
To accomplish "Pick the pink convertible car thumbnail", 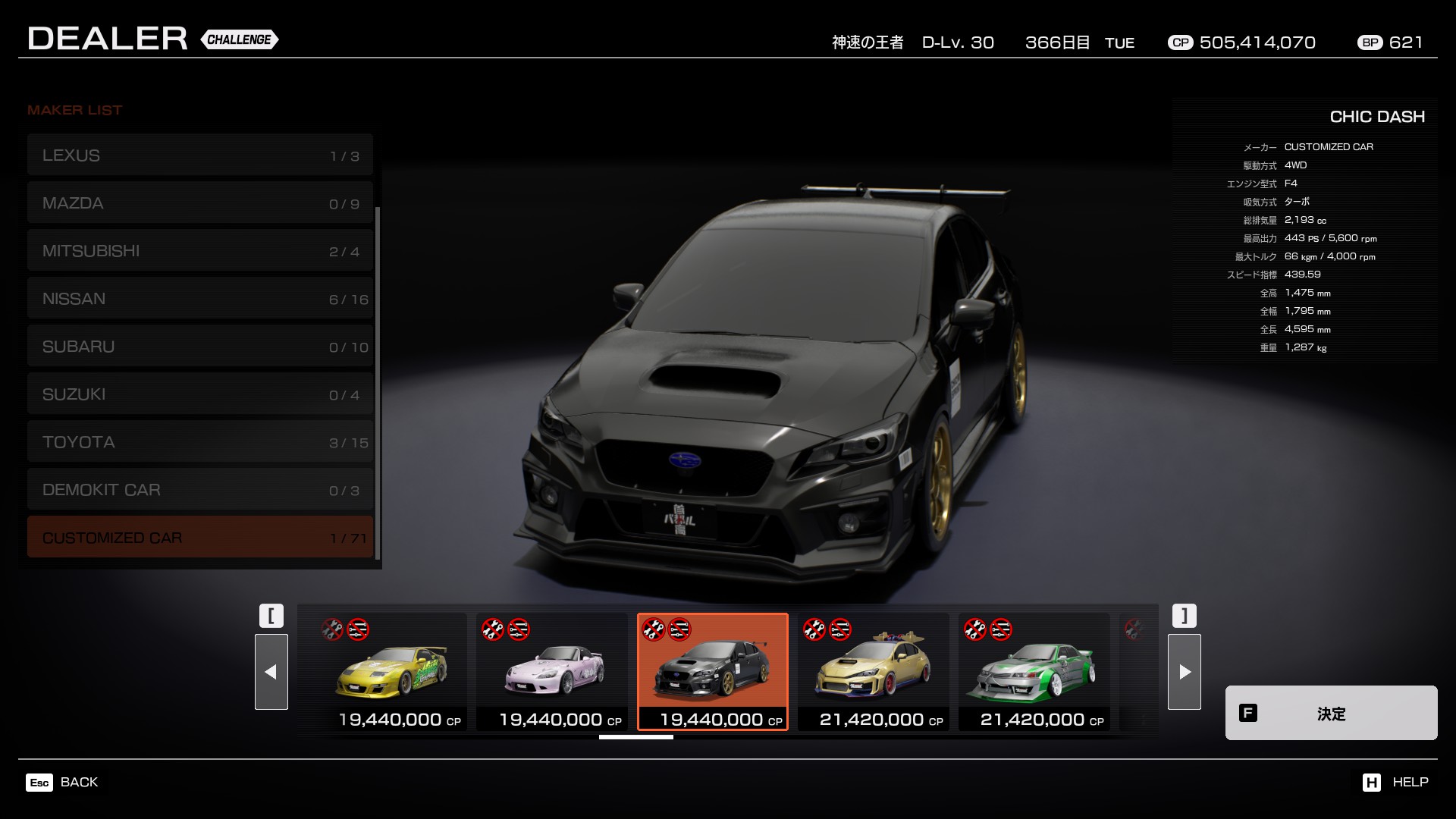I will [x=552, y=672].
